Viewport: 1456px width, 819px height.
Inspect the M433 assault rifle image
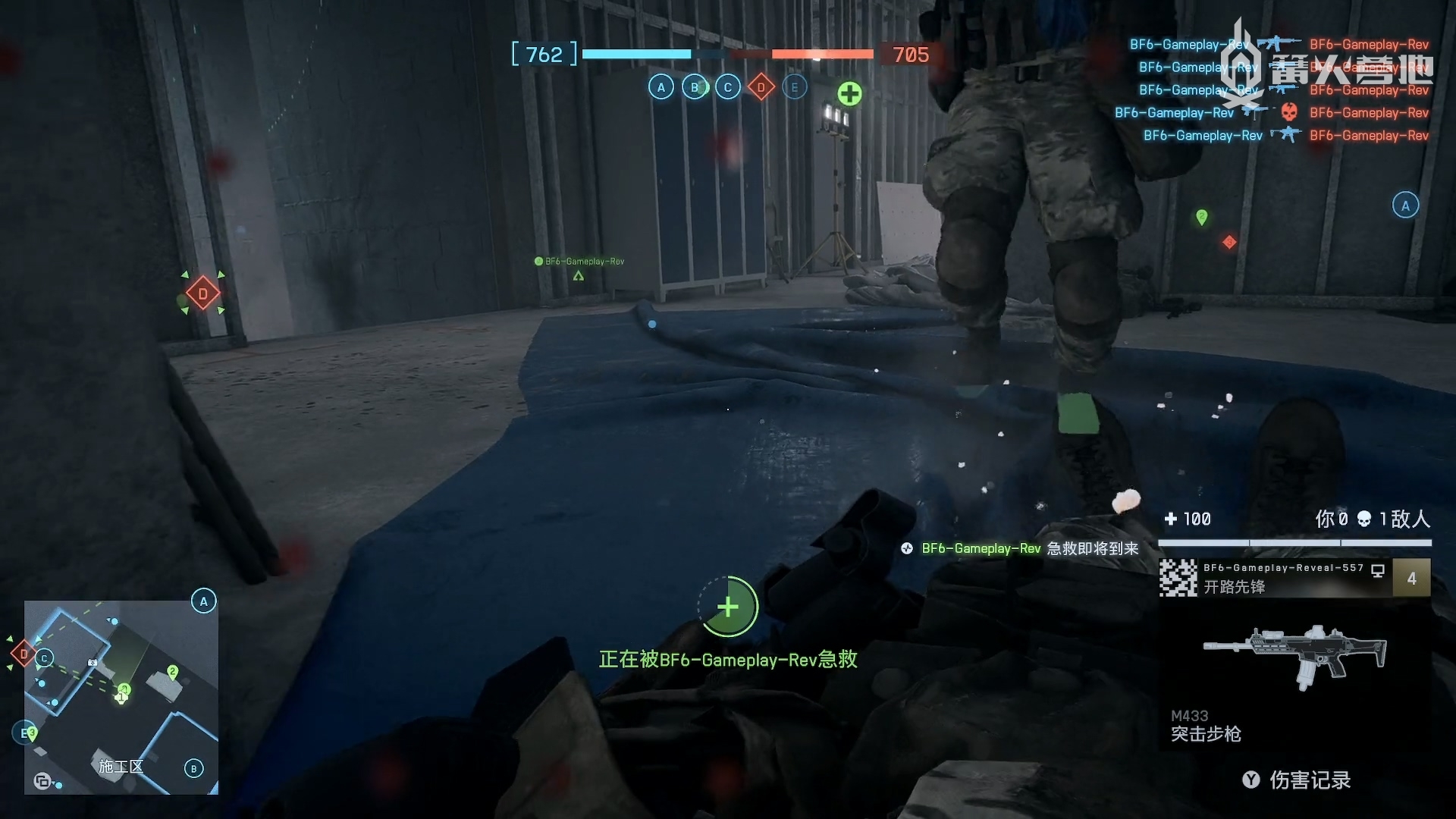[x=1294, y=654]
